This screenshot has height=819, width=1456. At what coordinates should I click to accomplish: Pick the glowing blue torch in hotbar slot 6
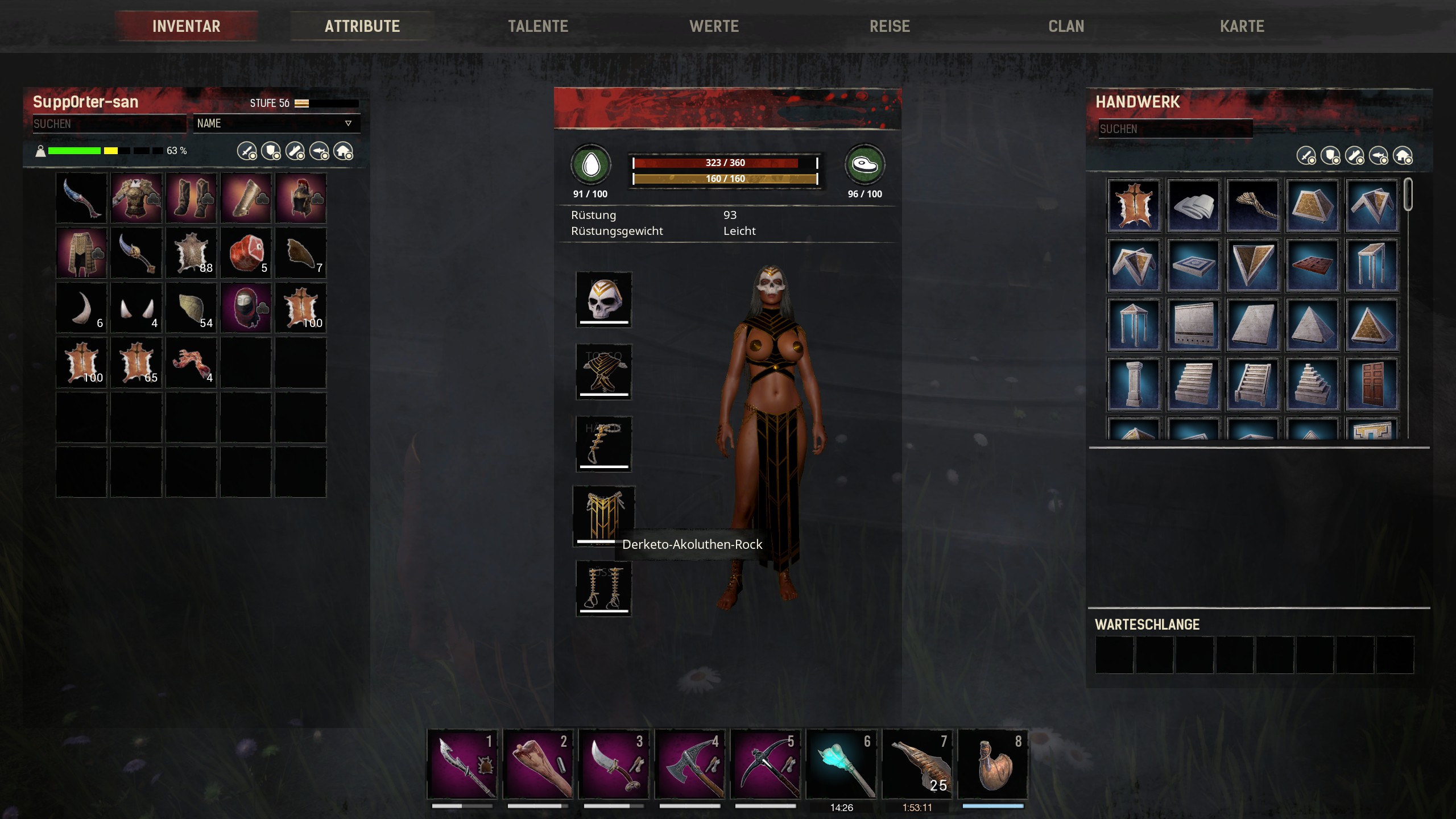tap(841, 764)
